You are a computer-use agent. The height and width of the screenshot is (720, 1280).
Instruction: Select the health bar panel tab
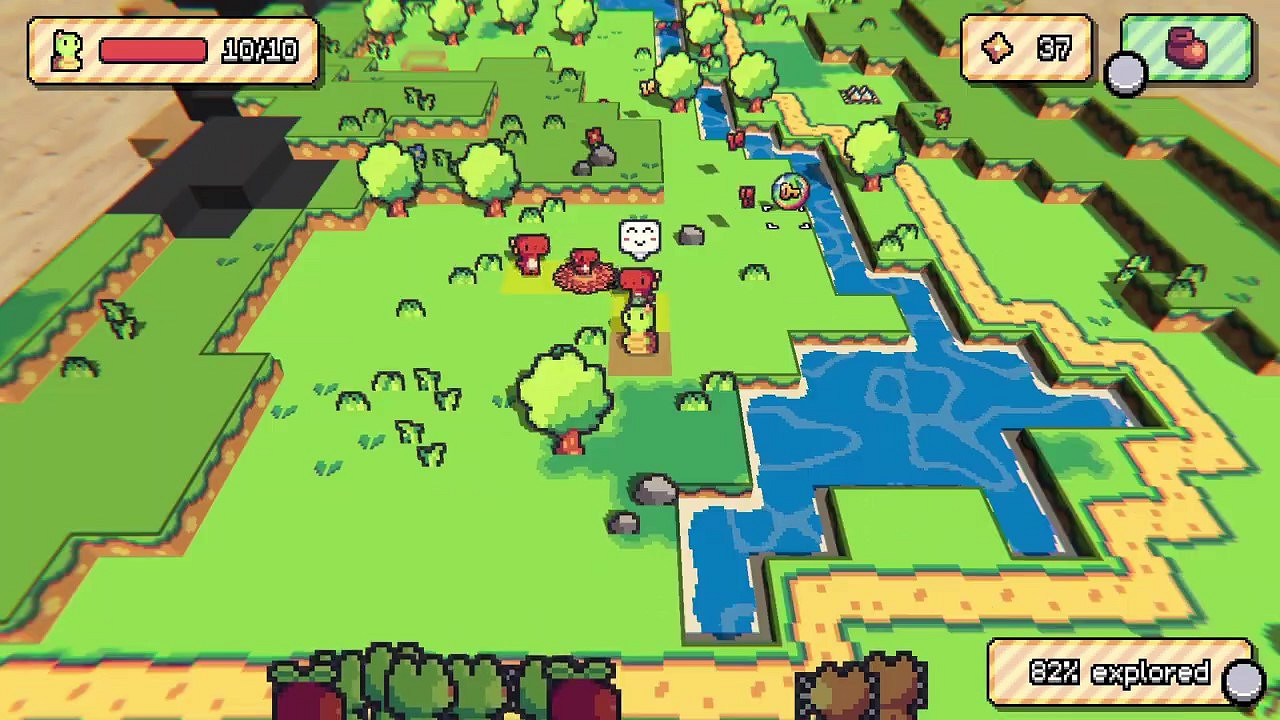(x=165, y=49)
